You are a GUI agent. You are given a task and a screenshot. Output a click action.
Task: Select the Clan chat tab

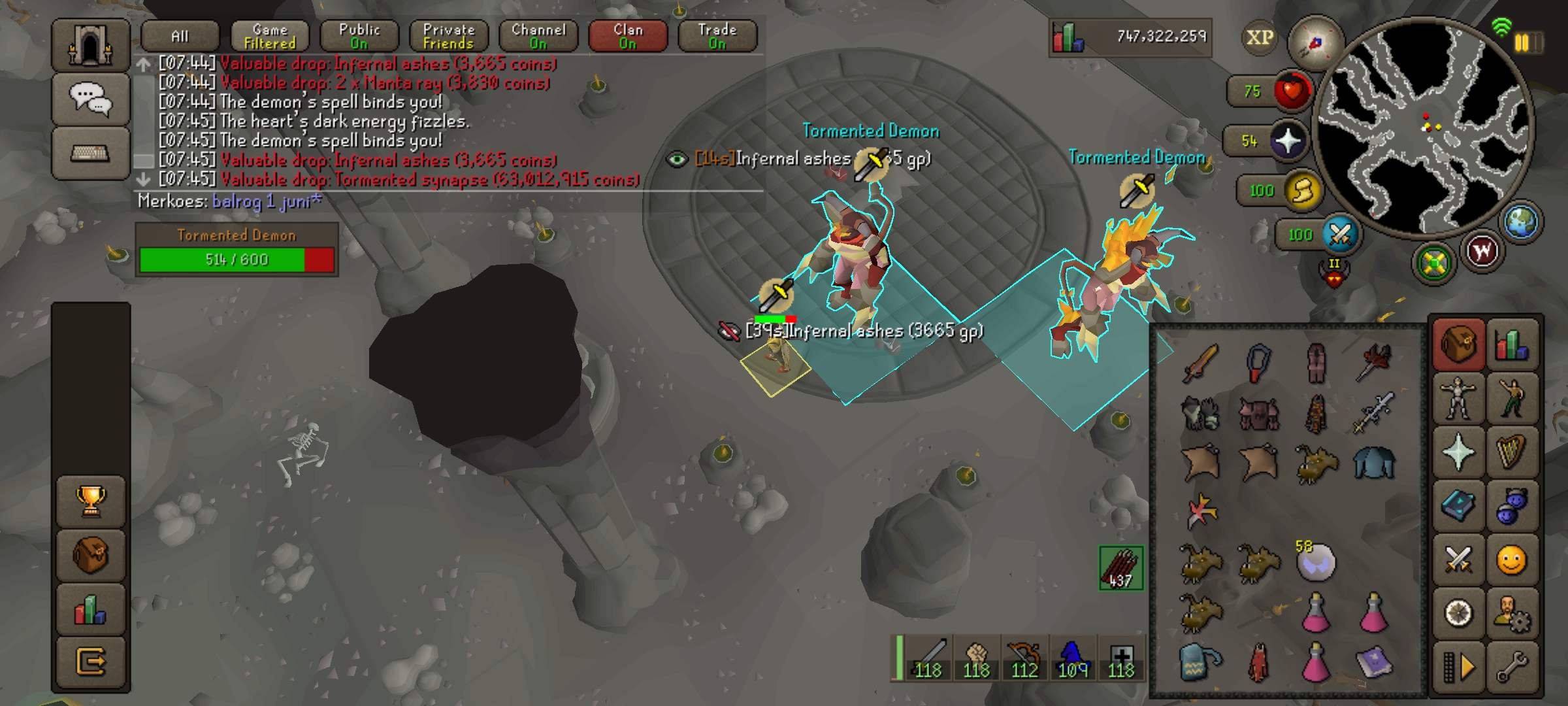tap(628, 36)
